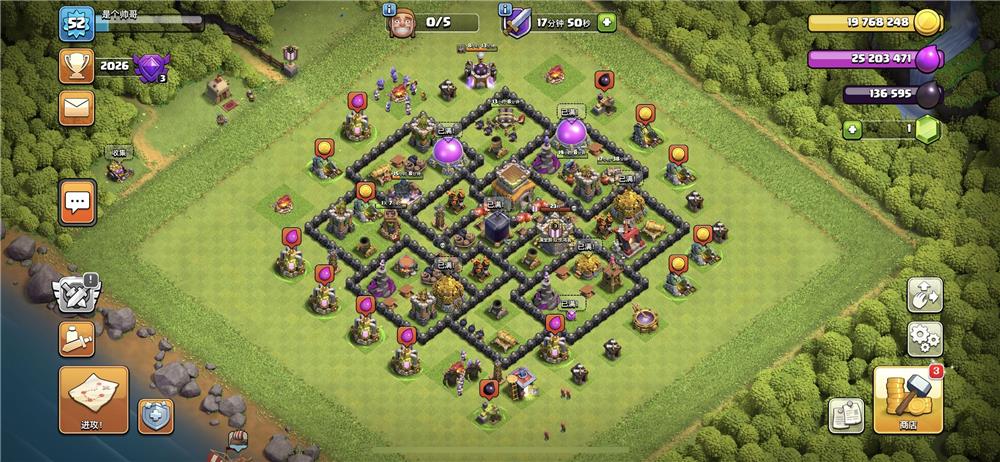Open the notes clipboard icon near the shop
The image size is (1000, 462).
(845, 415)
